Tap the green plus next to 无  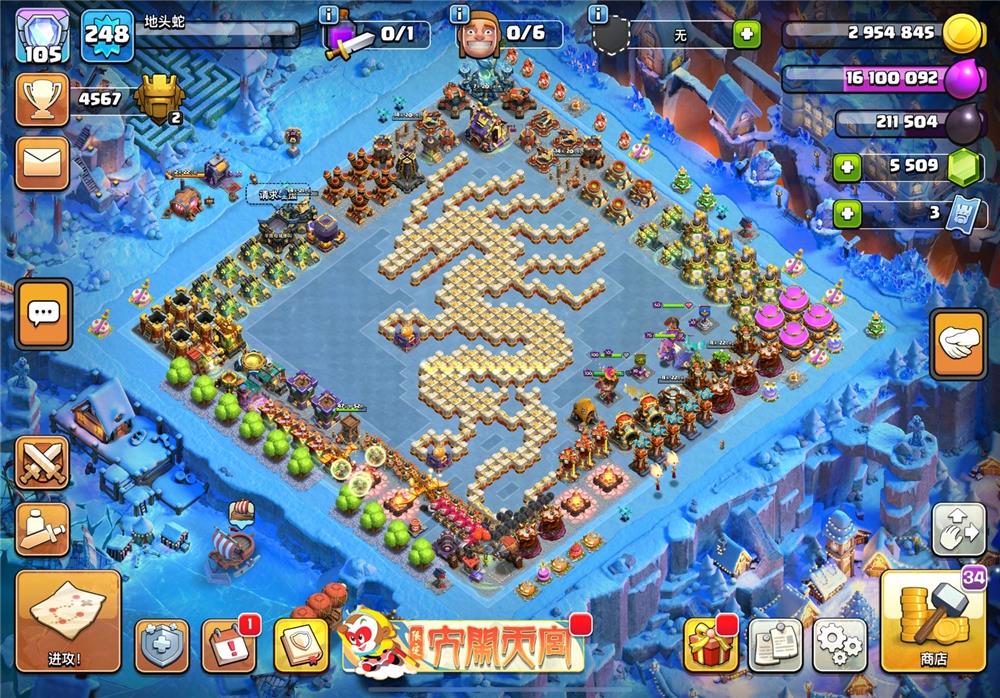(745, 35)
